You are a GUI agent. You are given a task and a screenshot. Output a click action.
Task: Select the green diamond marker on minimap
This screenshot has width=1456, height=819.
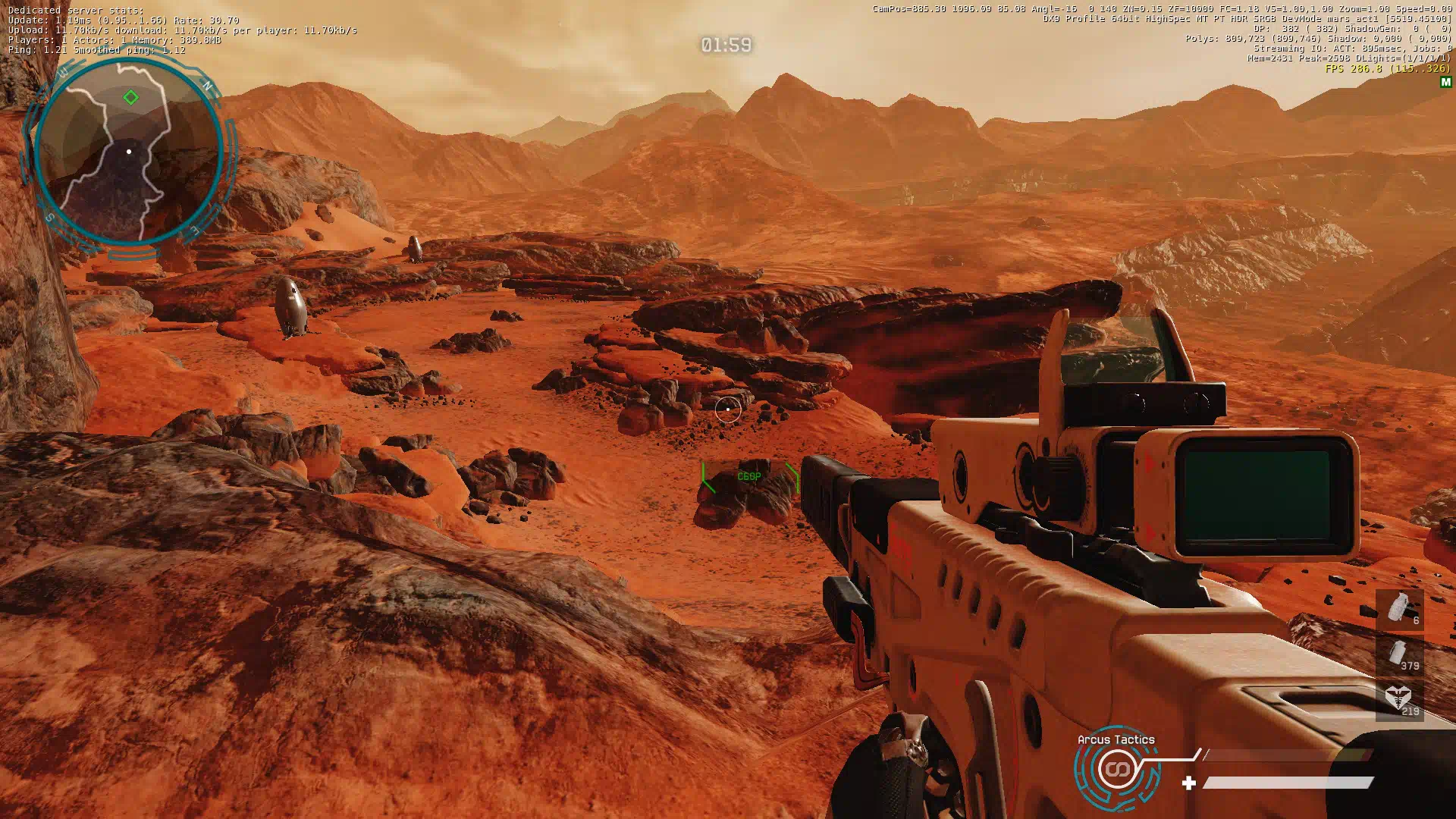130,97
